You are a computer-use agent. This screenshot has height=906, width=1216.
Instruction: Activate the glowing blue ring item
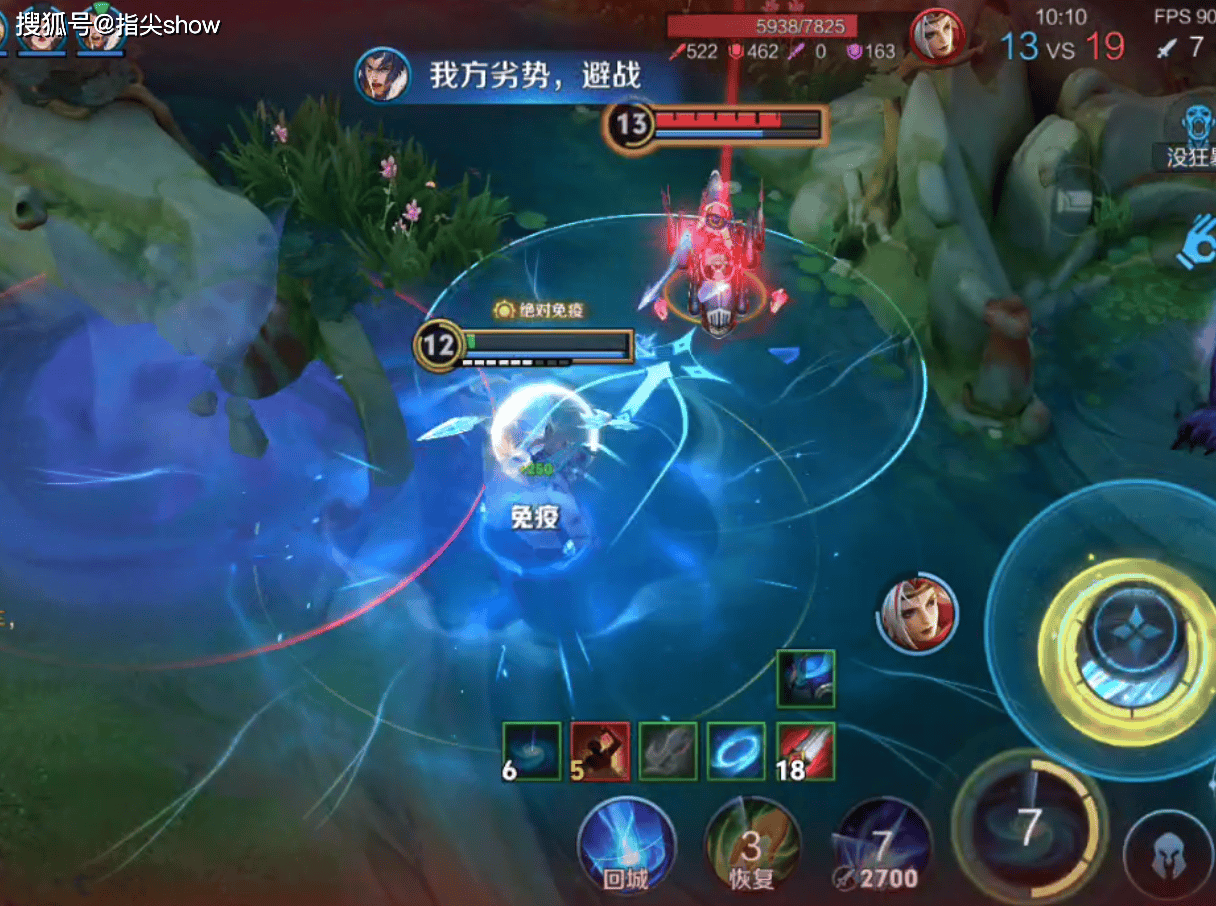tap(736, 751)
